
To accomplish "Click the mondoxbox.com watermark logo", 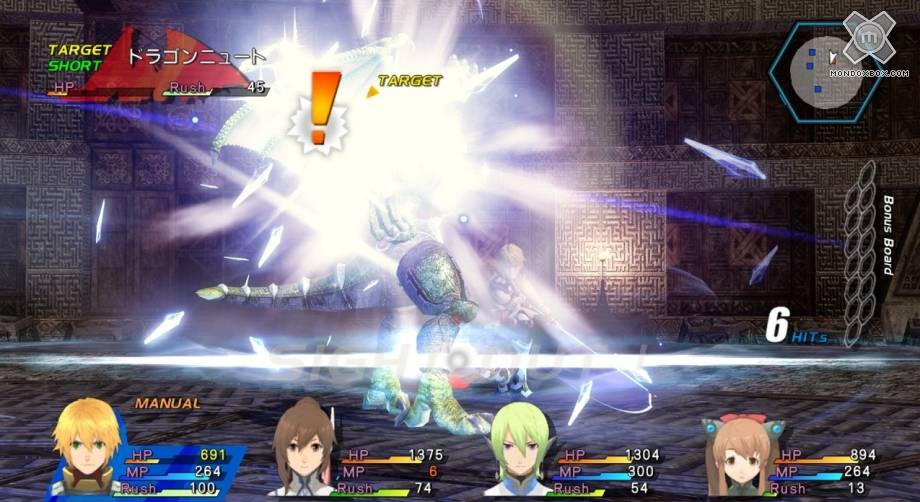I will (868, 47).
